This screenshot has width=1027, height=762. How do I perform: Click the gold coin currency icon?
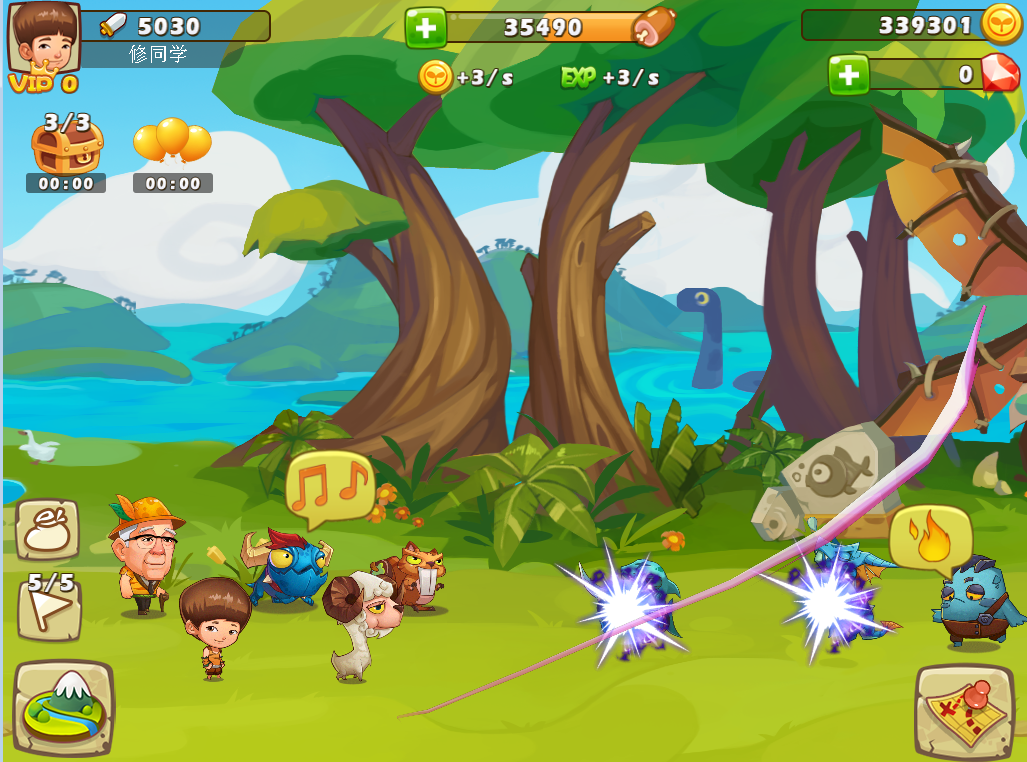[1001, 25]
